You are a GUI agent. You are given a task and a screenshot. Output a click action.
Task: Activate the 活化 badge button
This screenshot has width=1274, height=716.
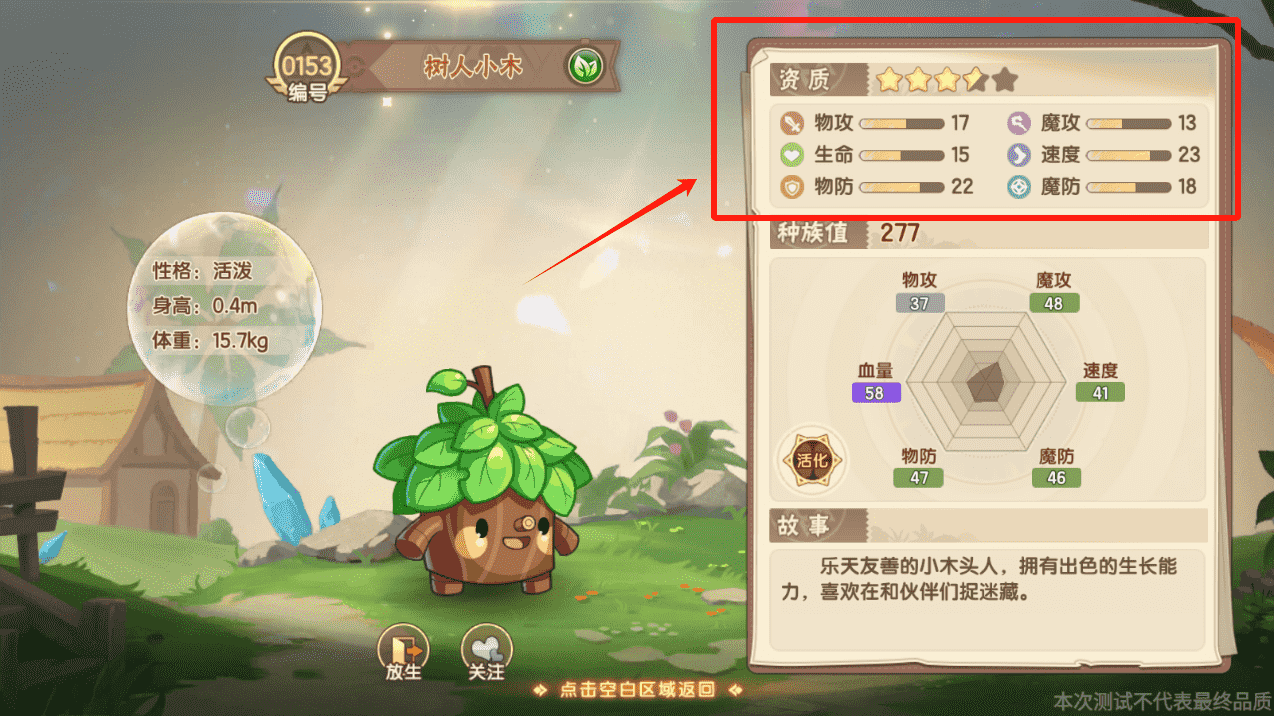(813, 461)
